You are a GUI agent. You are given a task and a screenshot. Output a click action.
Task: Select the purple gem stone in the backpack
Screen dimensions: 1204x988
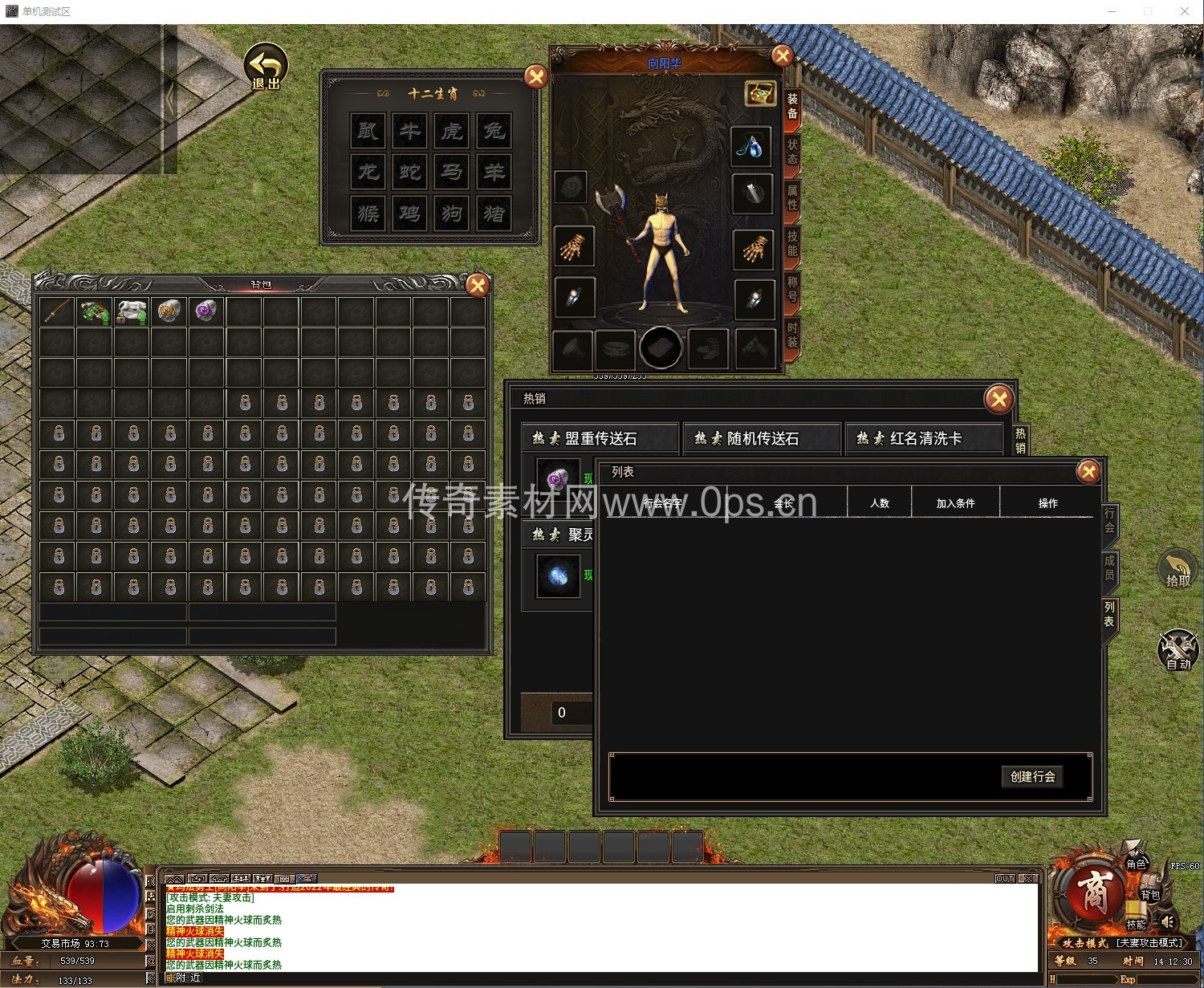point(206,311)
